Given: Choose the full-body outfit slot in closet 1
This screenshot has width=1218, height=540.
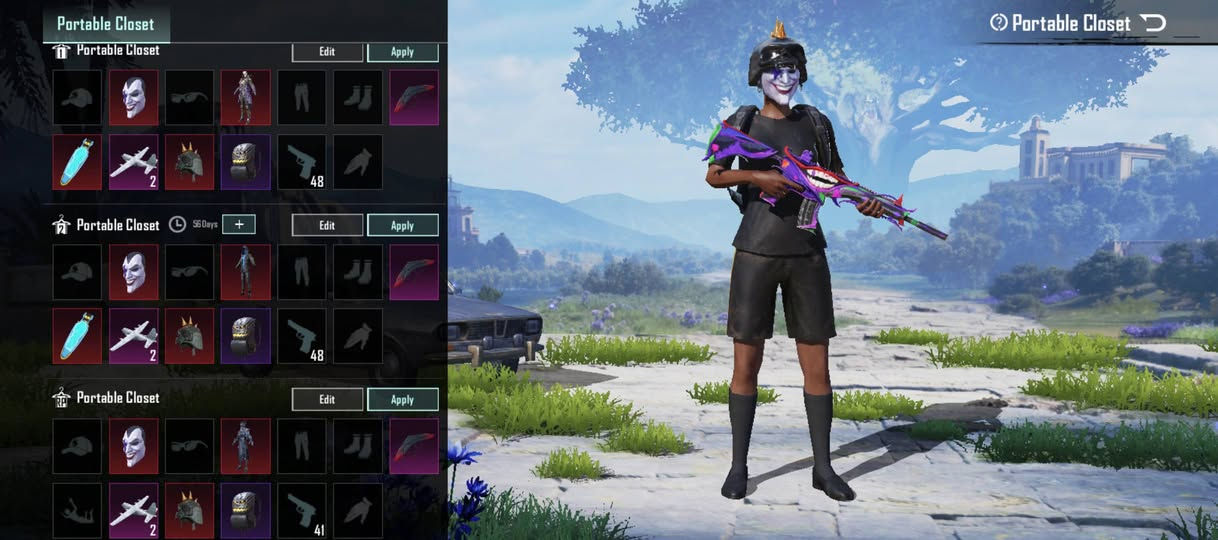Looking at the screenshot, I should (246, 98).
